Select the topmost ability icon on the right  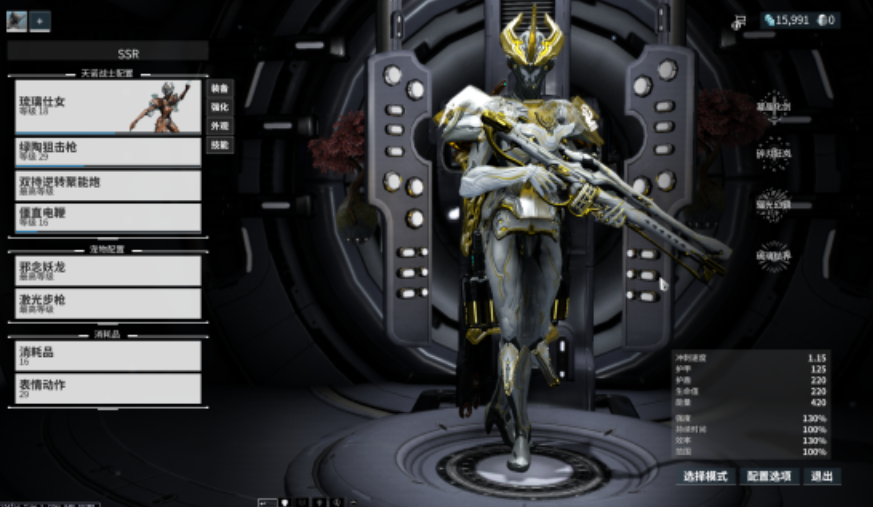coord(773,106)
